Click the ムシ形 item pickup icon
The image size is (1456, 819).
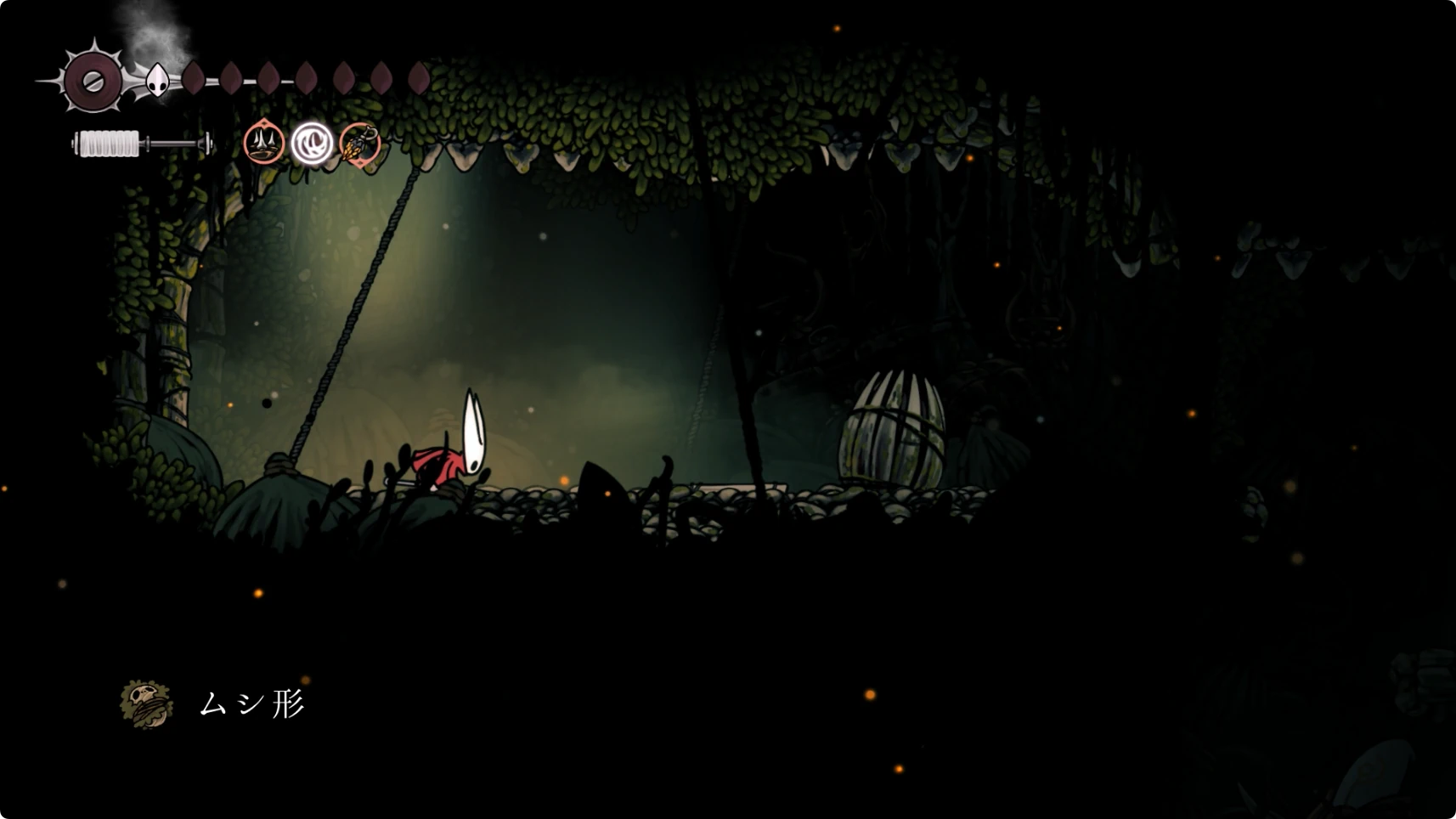(x=146, y=703)
